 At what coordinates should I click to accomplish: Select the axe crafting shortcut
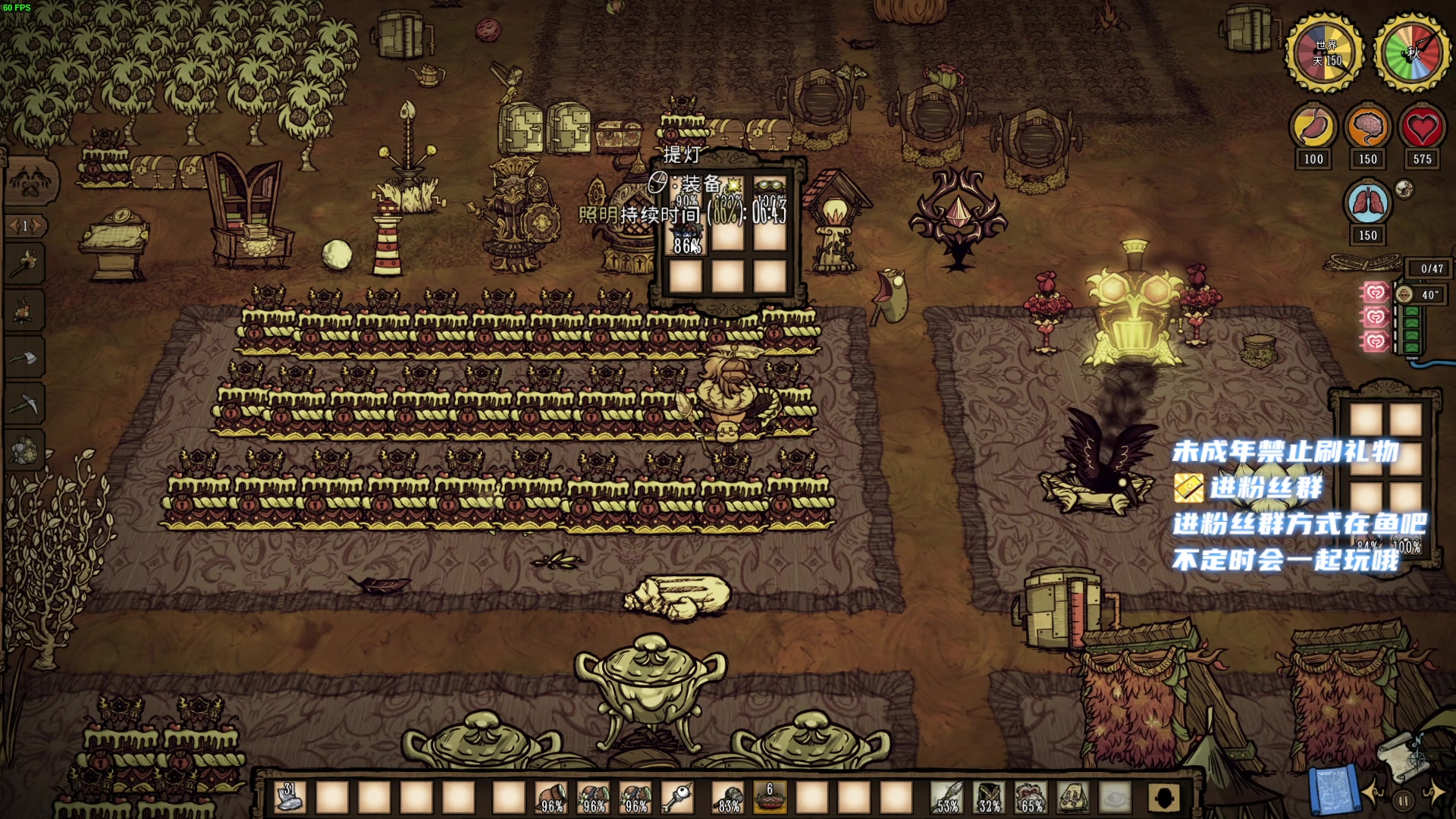26,357
